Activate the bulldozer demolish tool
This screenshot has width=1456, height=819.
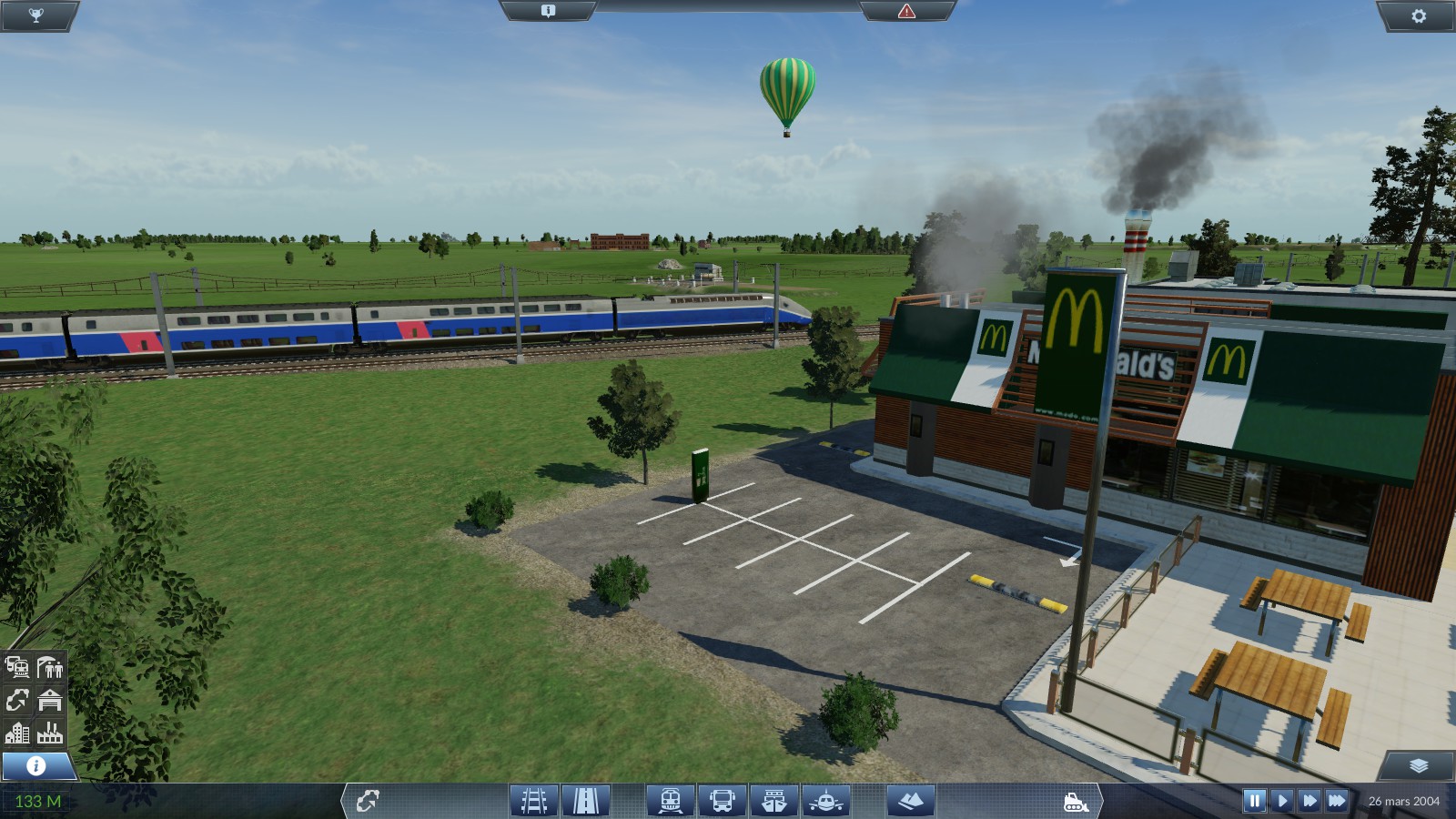(1076, 802)
